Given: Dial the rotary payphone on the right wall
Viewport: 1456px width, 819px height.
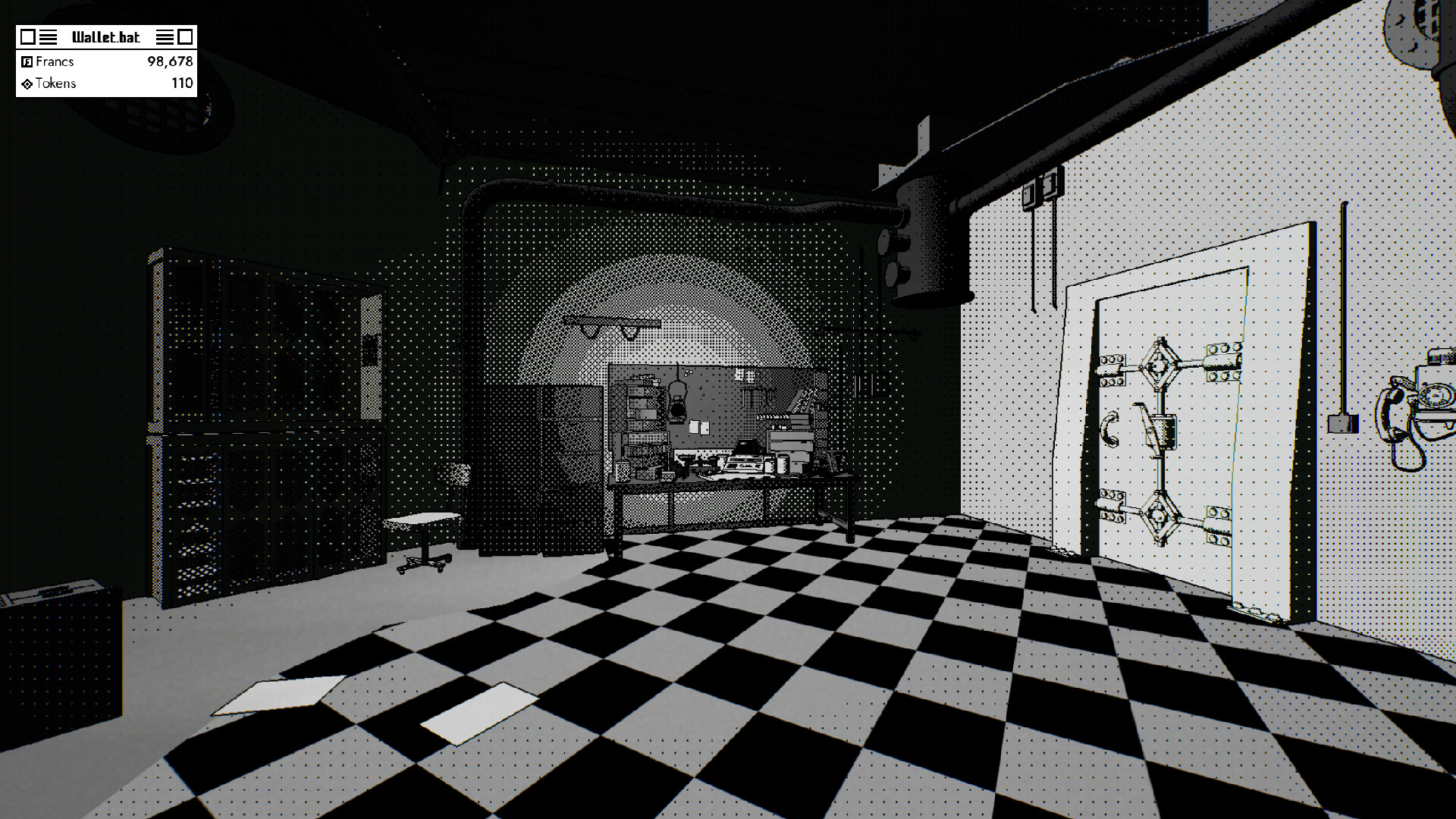Looking at the screenshot, I should 1436,396.
